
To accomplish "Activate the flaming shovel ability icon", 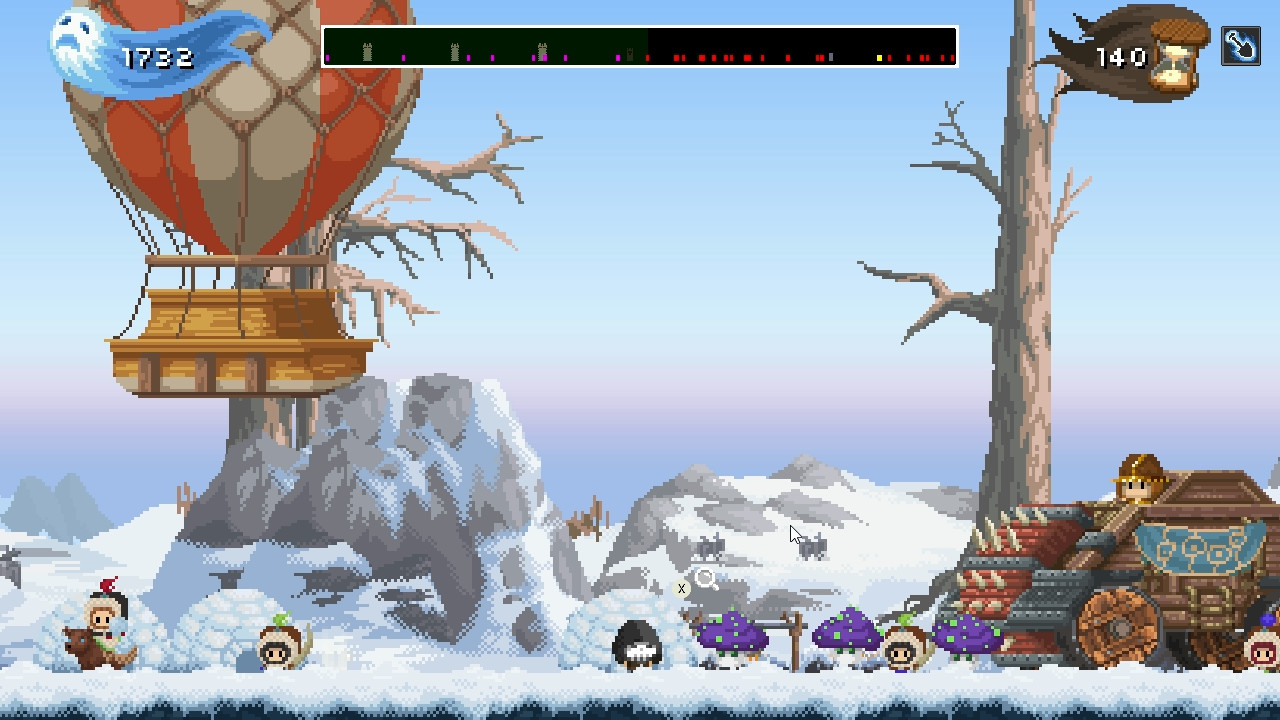I will [x=1239, y=45].
